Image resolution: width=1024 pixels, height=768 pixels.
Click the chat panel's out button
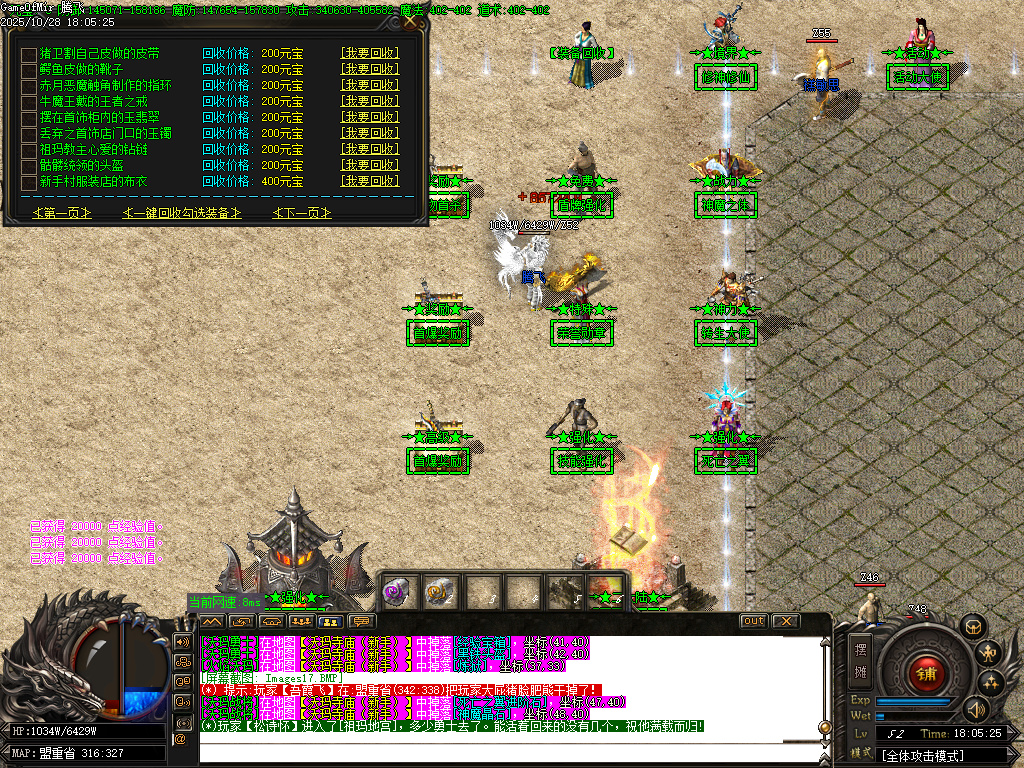click(x=754, y=621)
